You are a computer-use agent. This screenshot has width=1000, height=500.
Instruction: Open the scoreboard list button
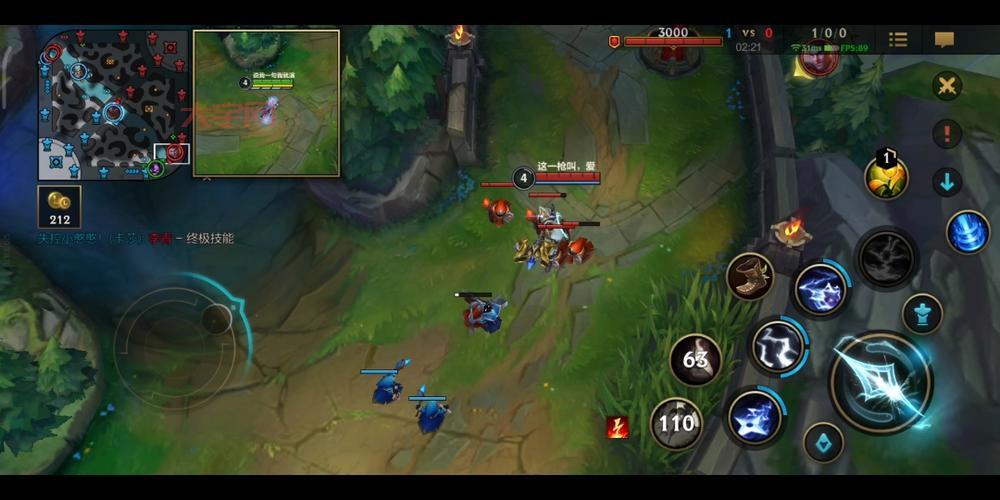[898, 40]
